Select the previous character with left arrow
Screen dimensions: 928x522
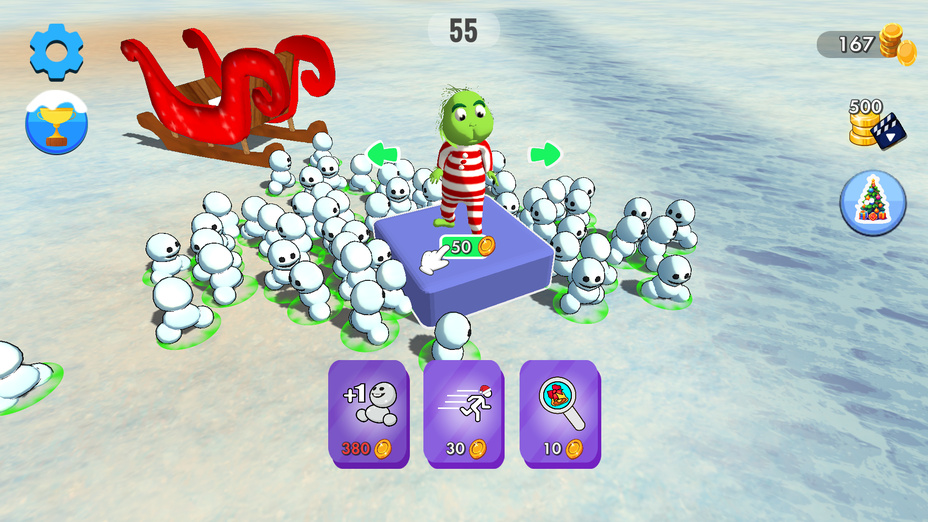382,154
